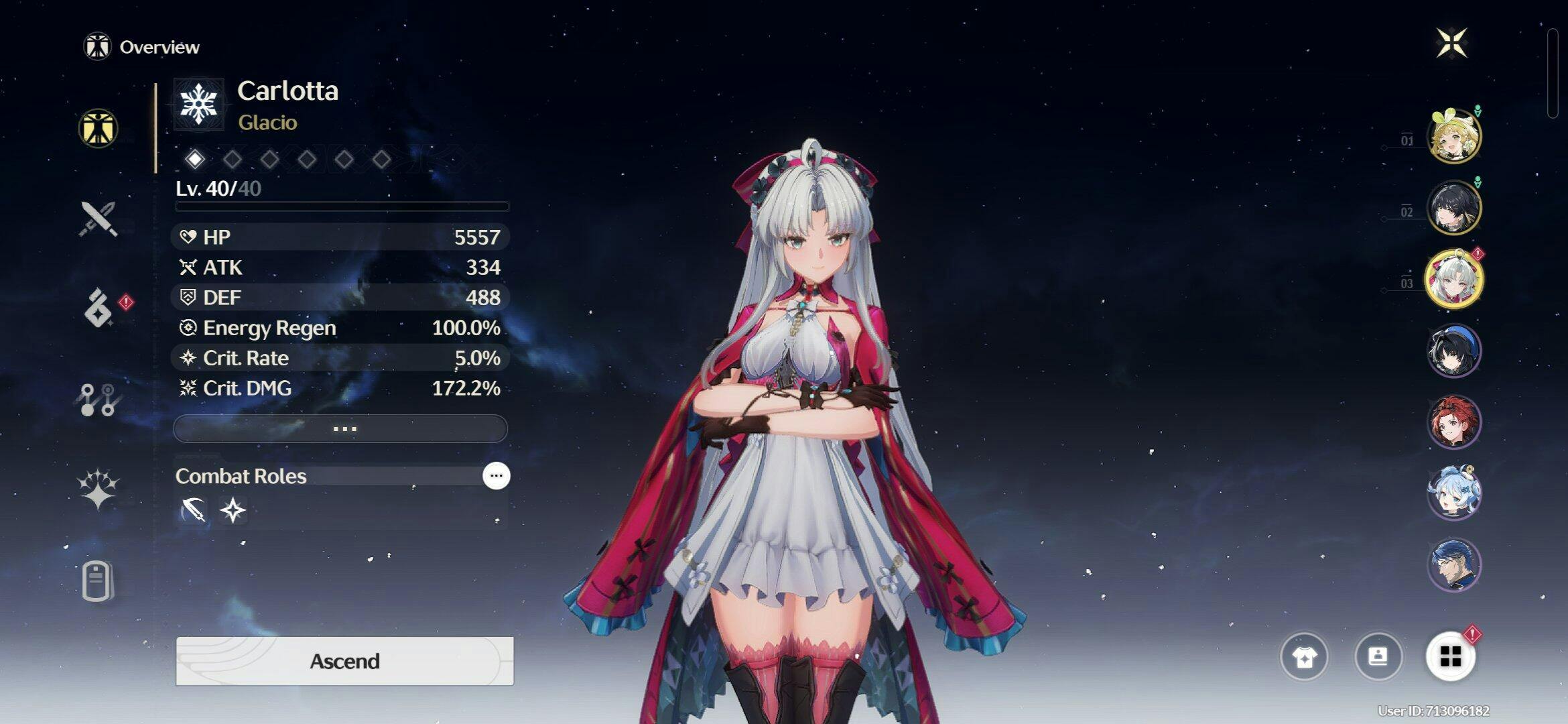Pick the light-blue-haired character portrait
The image size is (1568, 724).
pos(1453,493)
